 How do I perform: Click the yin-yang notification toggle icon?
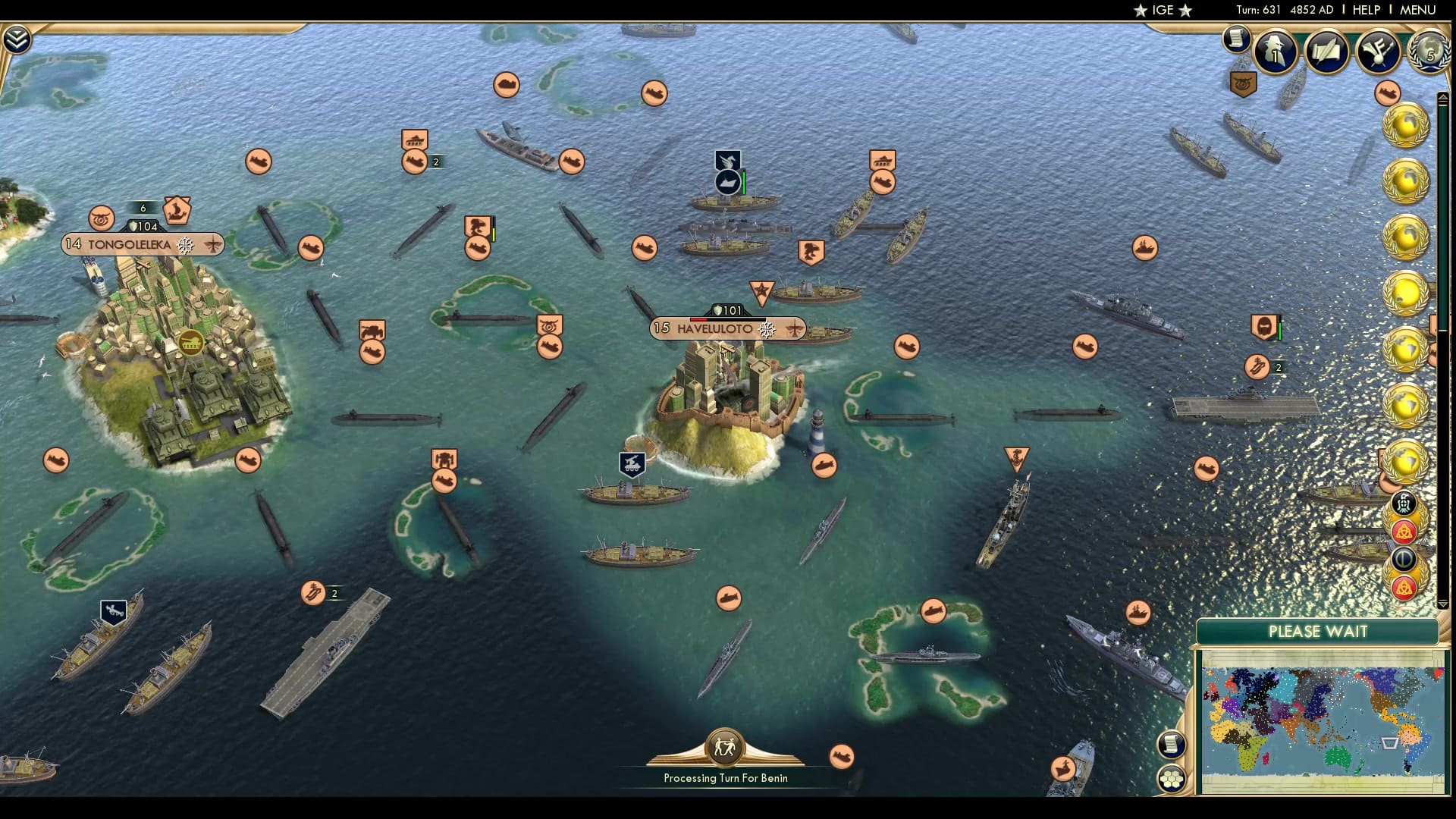point(1403,557)
